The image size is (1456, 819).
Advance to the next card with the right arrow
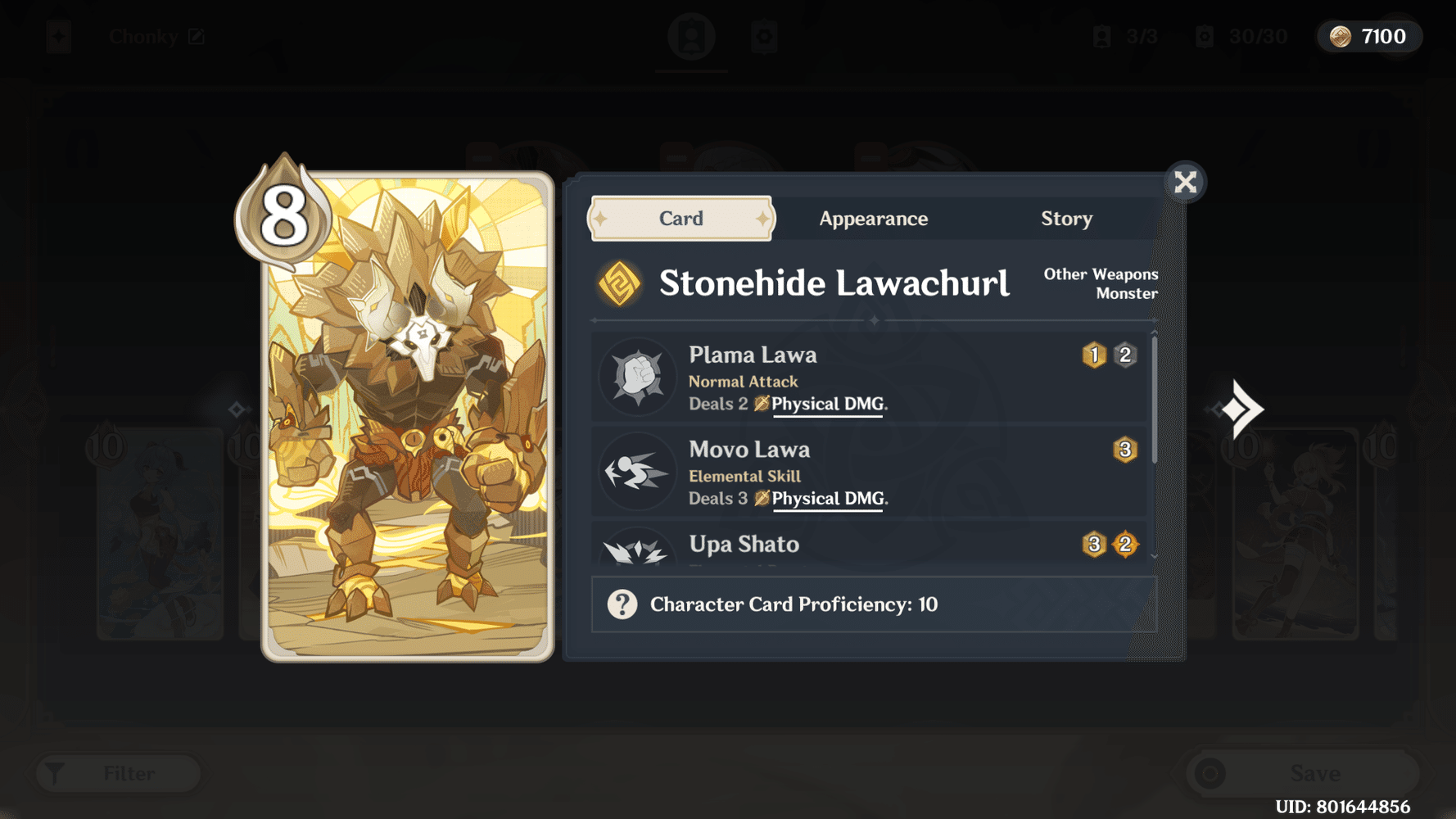[x=1241, y=409]
